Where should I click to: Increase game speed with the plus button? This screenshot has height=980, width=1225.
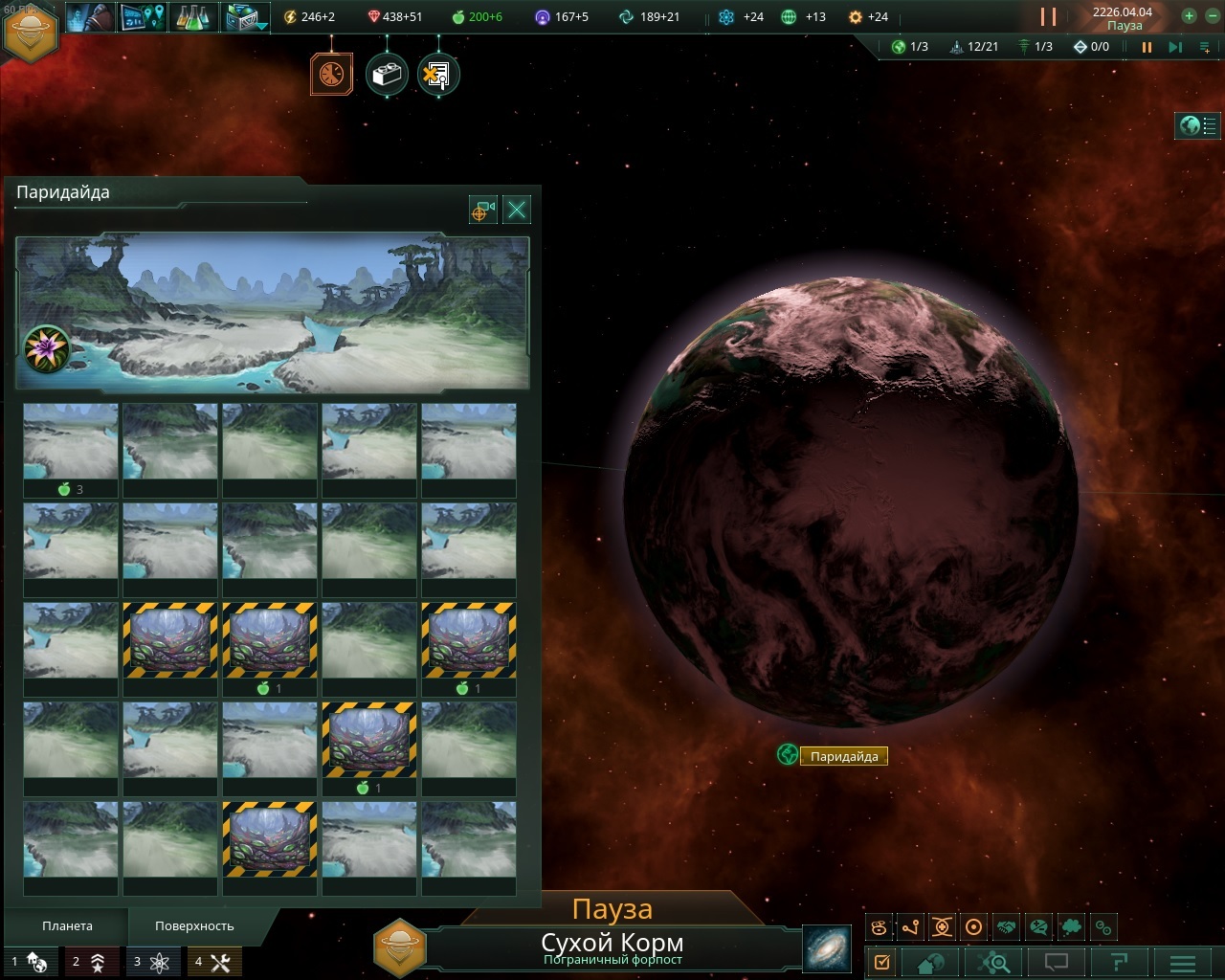pyautogui.click(x=1189, y=16)
